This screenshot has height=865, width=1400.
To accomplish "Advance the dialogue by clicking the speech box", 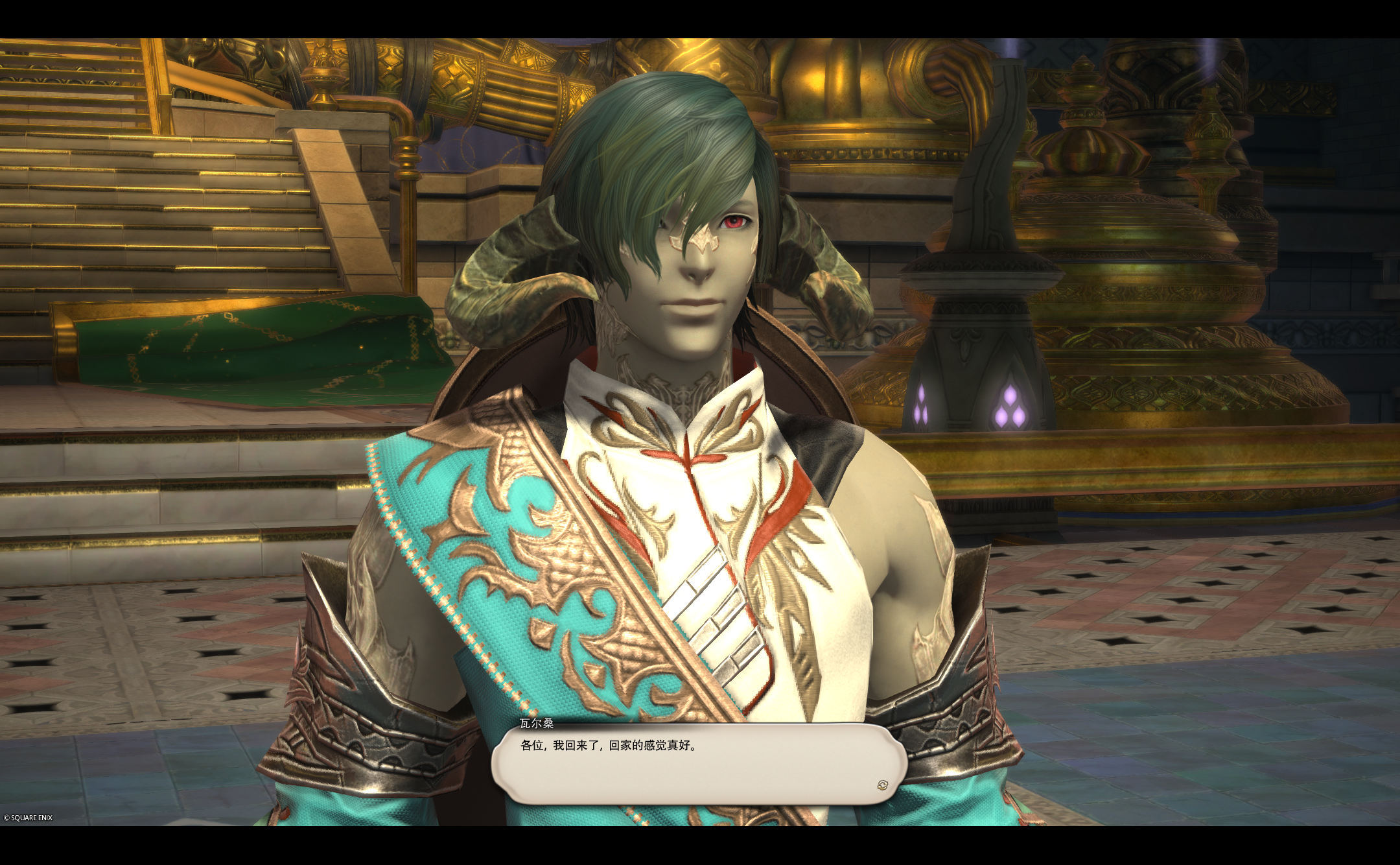I will pos(697,764).
